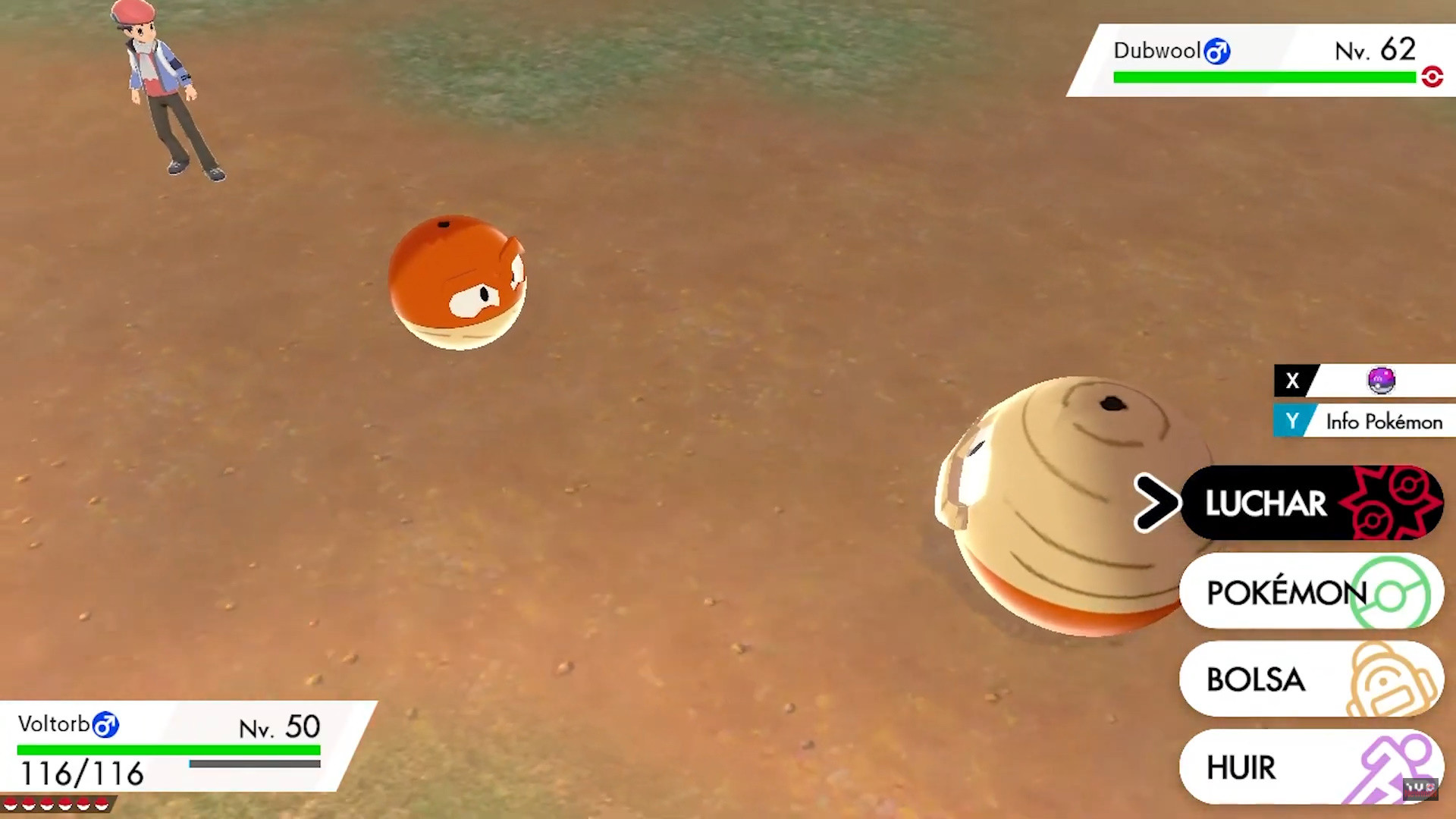Image resolution: width=1456 pixels, height=819 pixels.
Task: Throw the Master Ball using the X shortcut
Action: click(1293, 381)
